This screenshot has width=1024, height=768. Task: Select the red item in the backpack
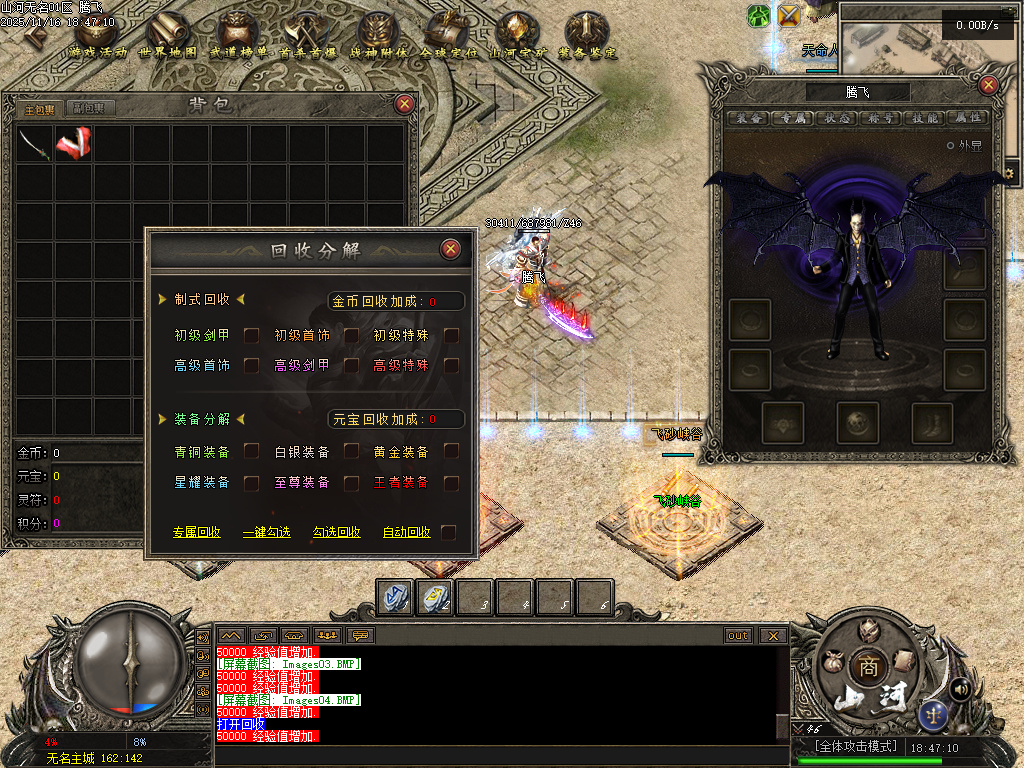point(73,144)
